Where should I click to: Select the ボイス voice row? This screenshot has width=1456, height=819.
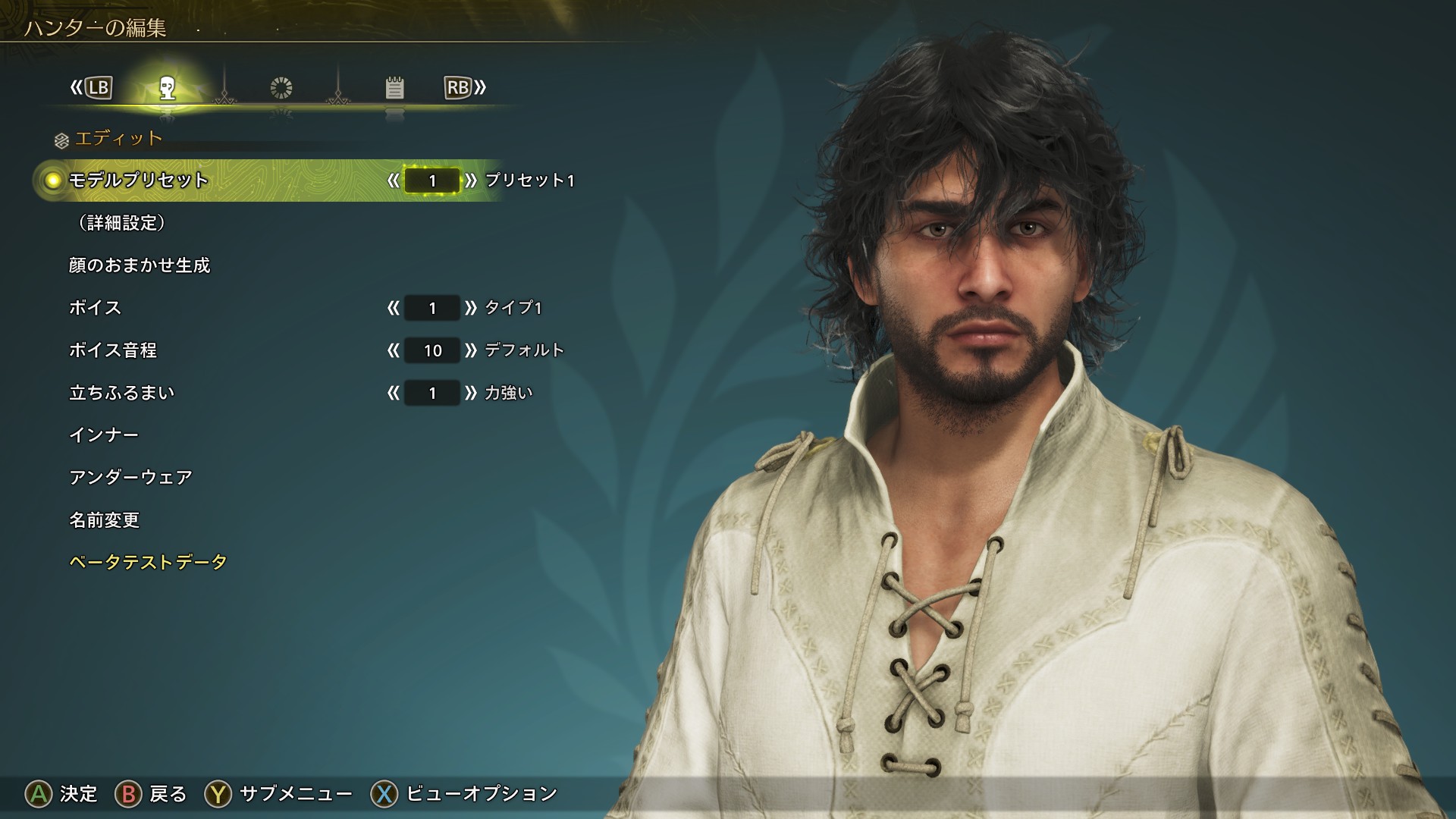tap(96, 308)
